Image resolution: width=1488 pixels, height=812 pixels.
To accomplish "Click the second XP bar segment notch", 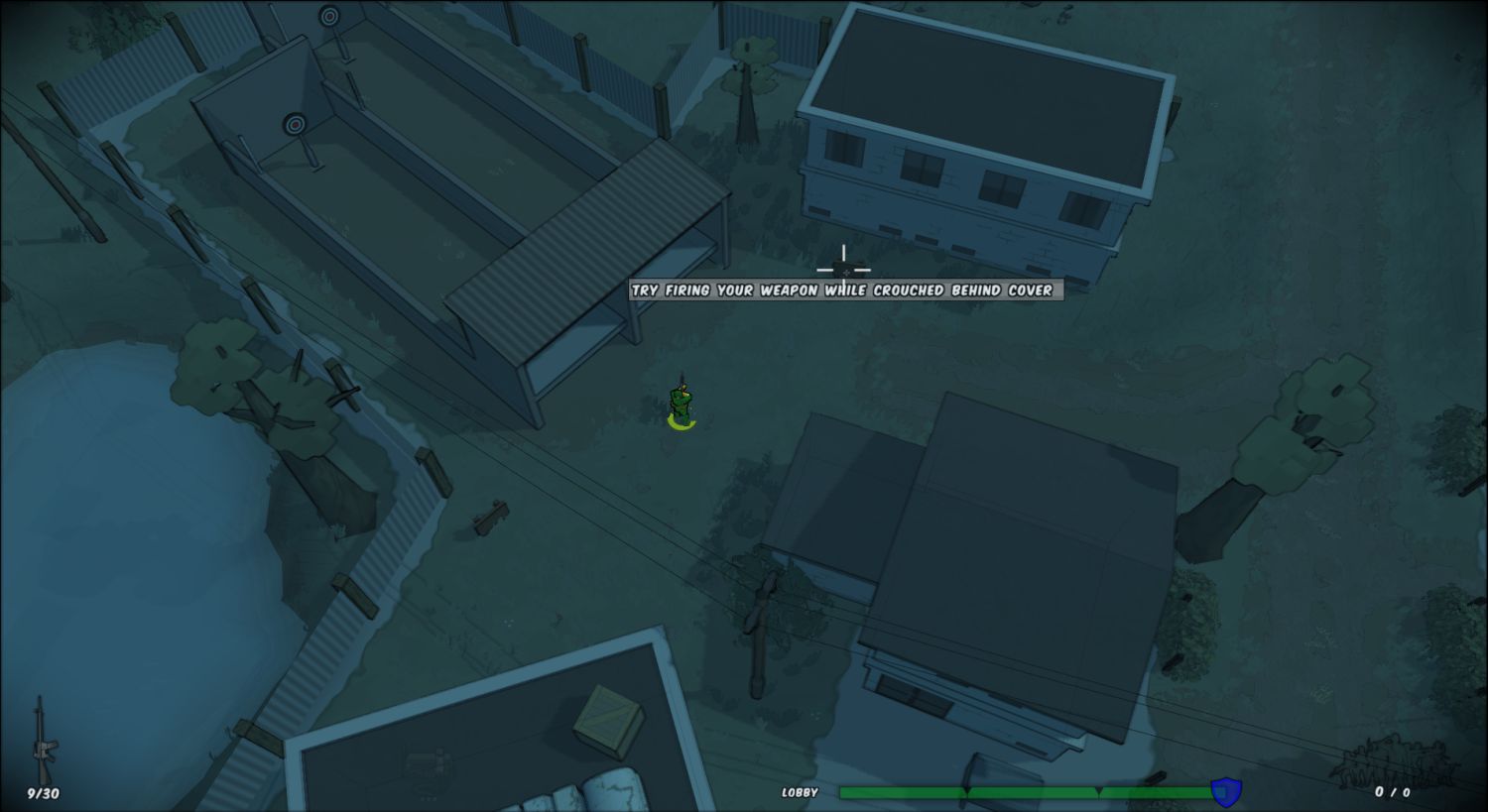I will coord(1098,791).
